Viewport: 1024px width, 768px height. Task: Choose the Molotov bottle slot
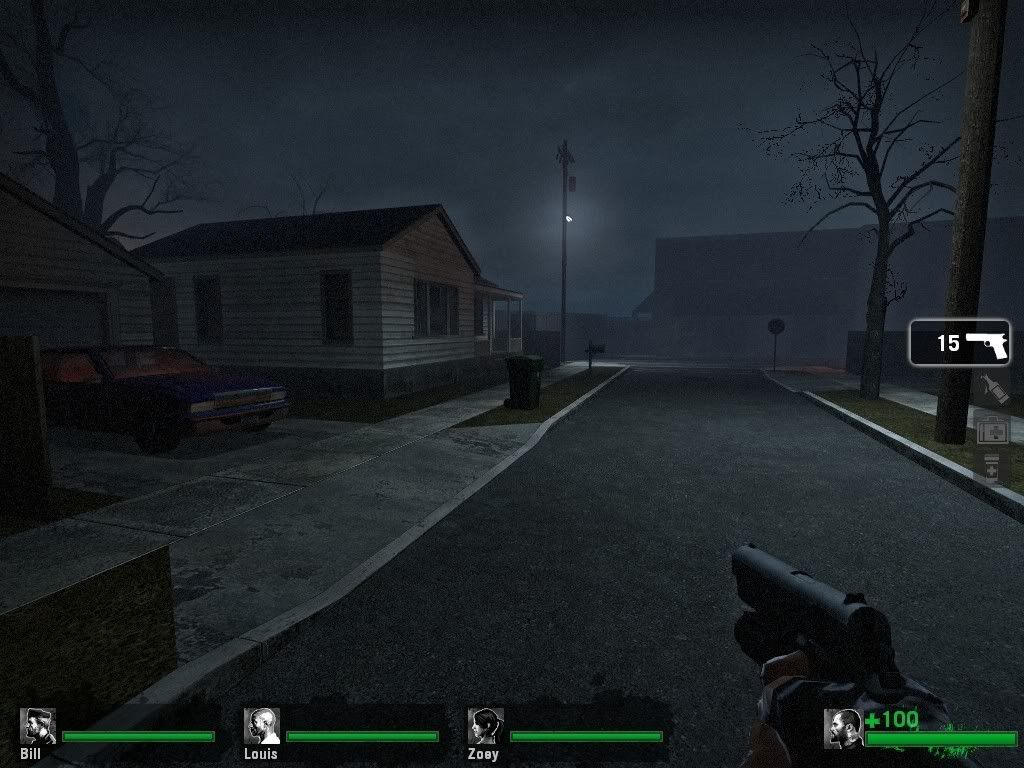pos(992,389)
